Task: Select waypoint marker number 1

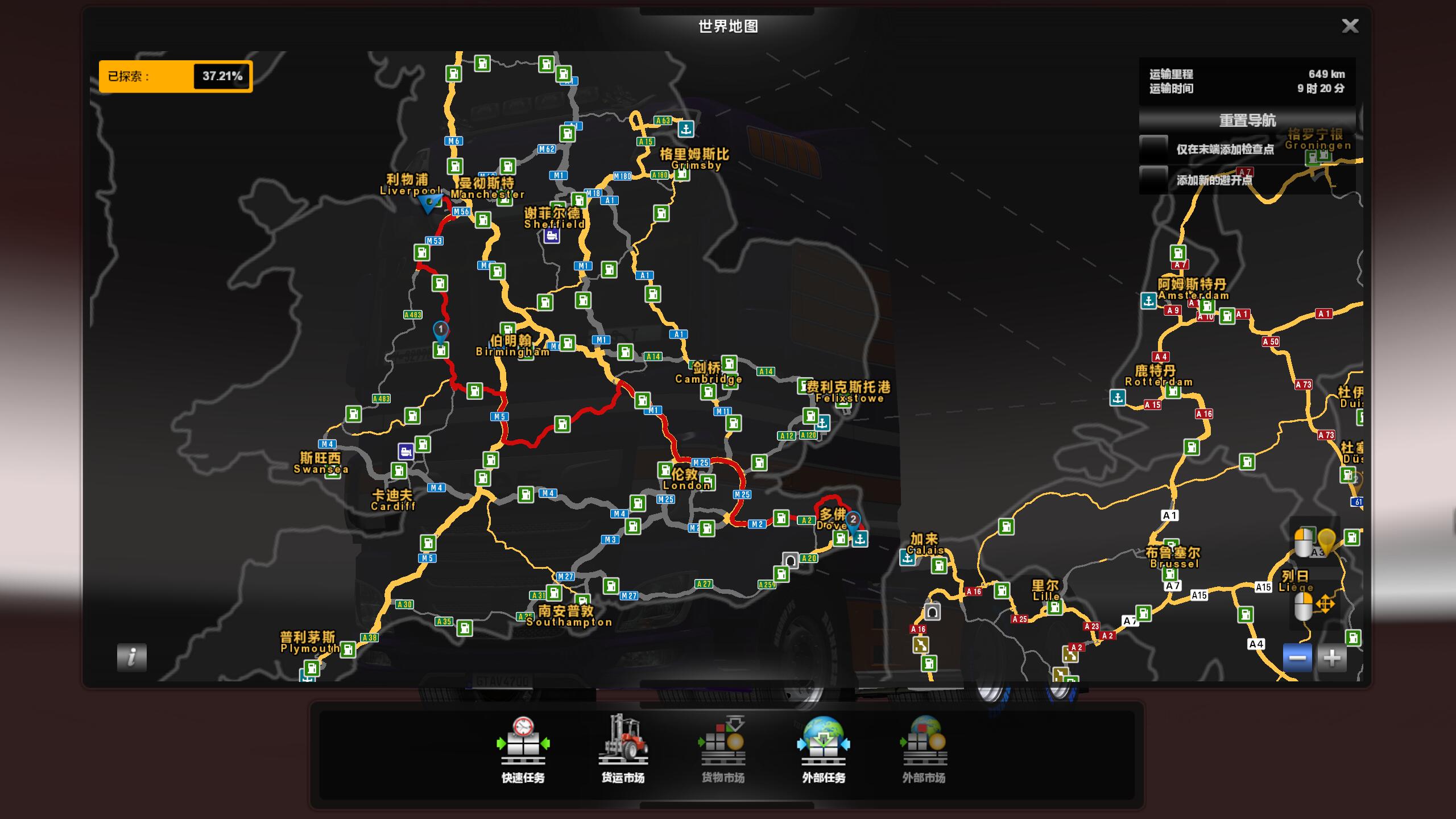Action: point(440,330)
